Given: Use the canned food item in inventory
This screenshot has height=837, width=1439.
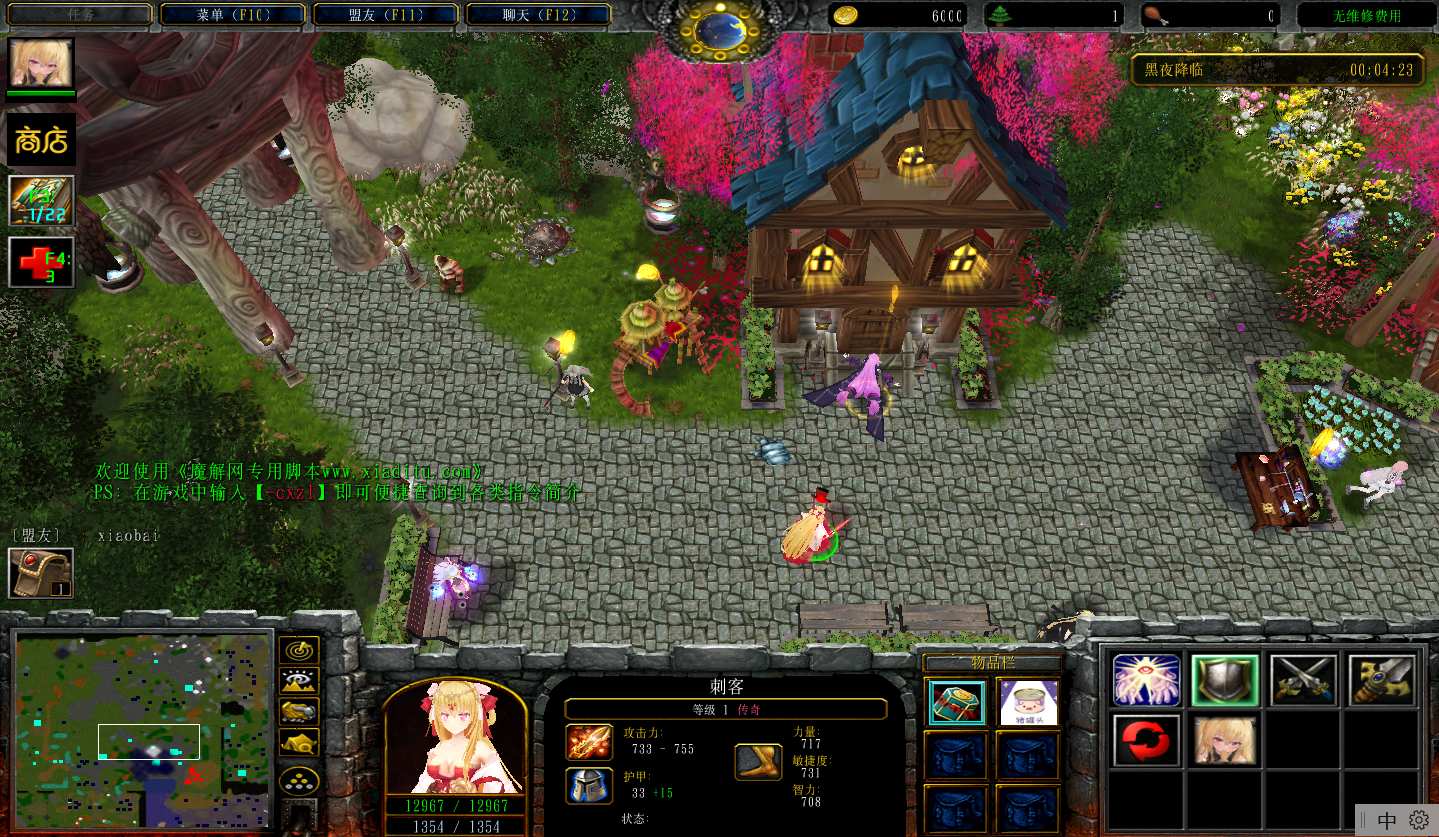Looking at the screenshot, I should pos(1027,702).
